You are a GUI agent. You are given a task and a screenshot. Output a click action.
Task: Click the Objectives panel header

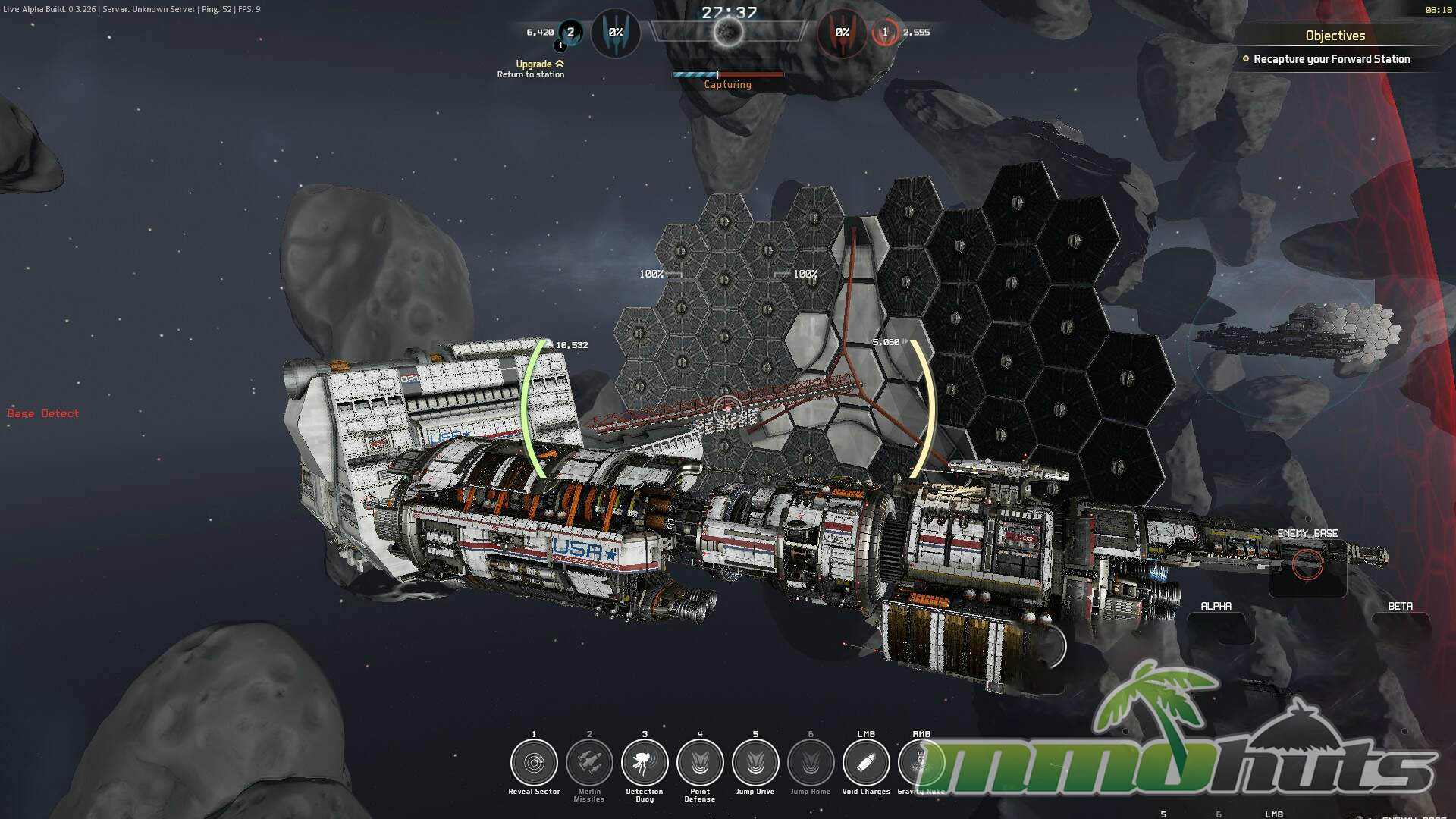1335,36
